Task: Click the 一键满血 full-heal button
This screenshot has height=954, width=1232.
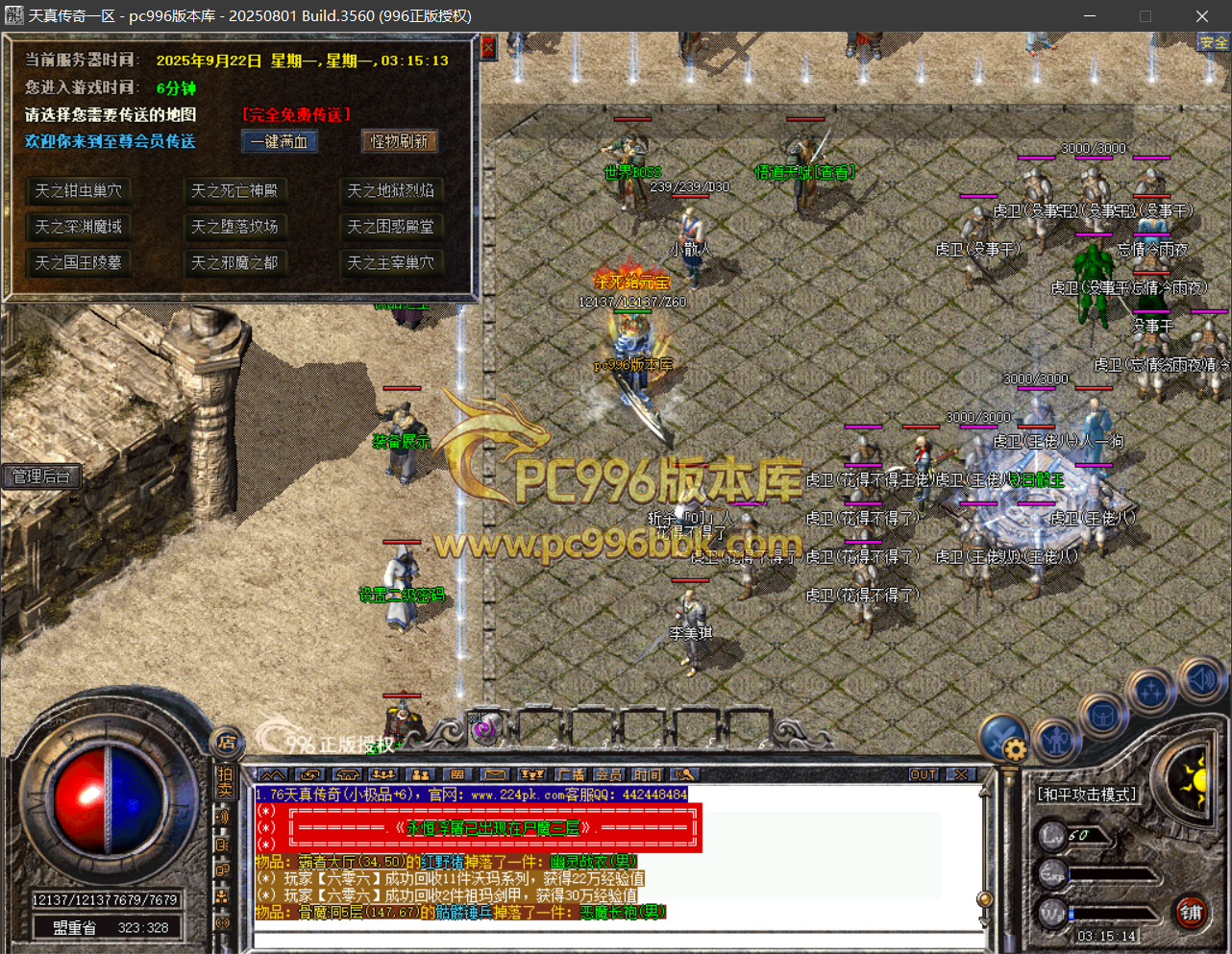Action: tap(279, 141)
